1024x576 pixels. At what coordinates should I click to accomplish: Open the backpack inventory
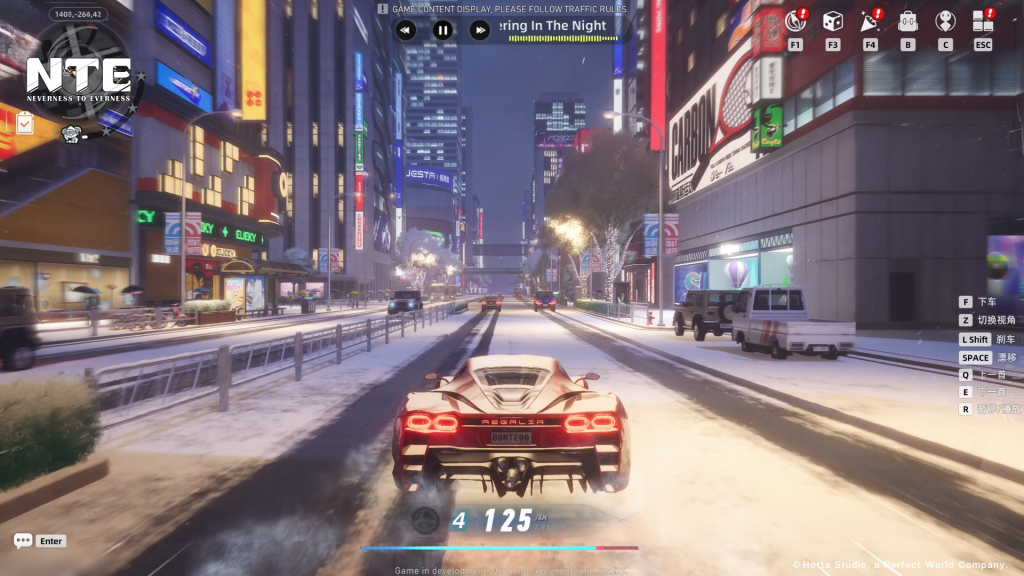tap(908, 21)
